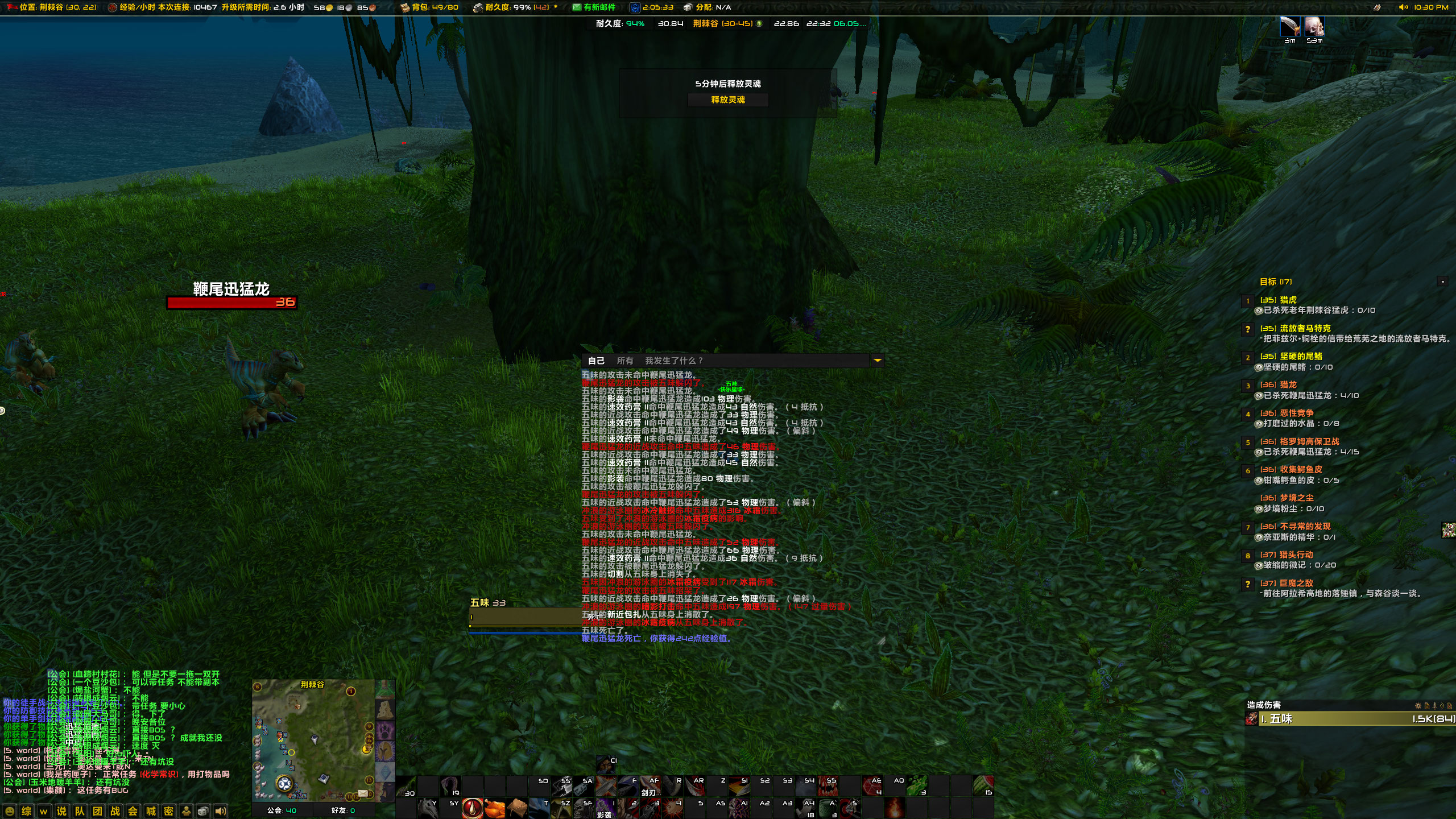Click the 有新邮件 new mail icon at top
Viewport: 1456px width, 819px height.
(x=576, y=8)
